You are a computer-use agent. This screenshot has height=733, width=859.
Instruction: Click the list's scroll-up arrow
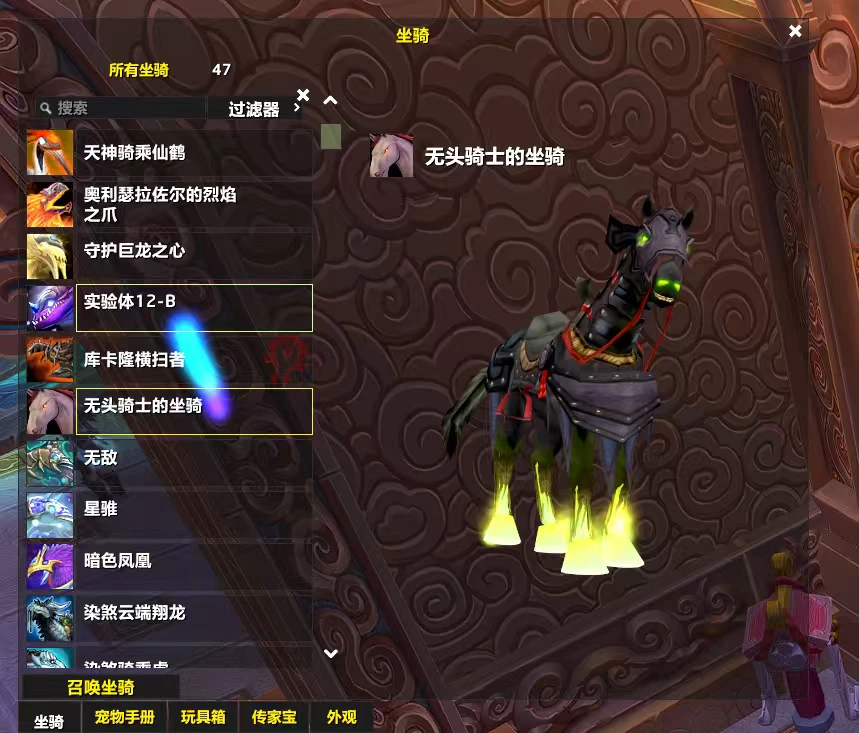coord(331,100)
